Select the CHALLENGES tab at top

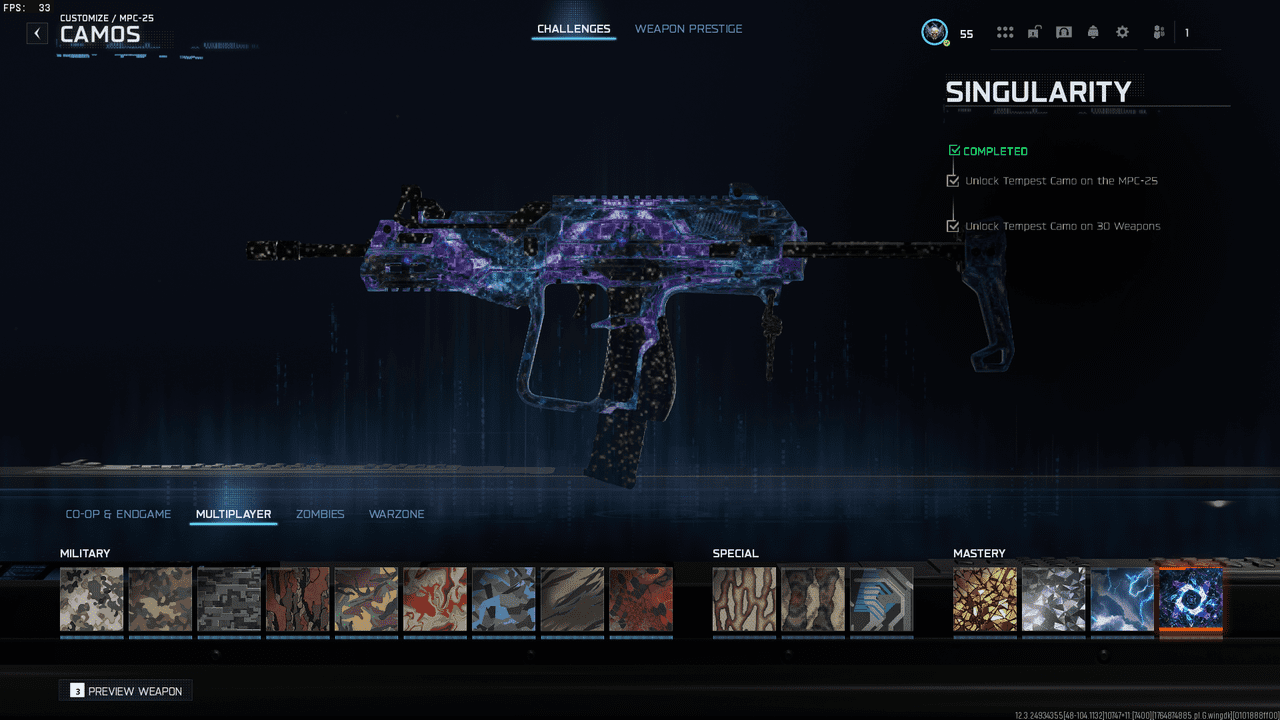pos(573,29)
